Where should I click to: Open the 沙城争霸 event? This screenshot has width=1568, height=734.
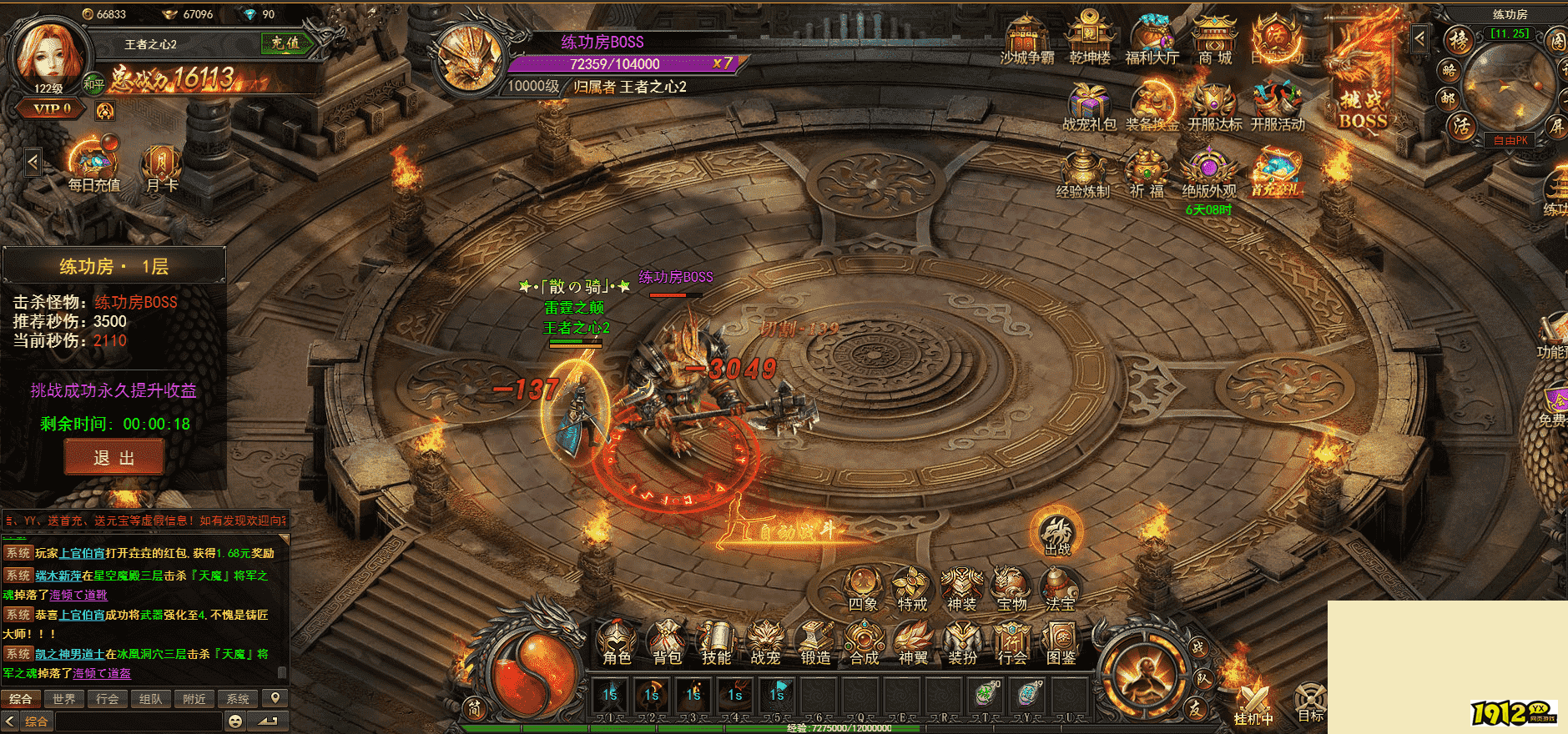pos(1026,40)
